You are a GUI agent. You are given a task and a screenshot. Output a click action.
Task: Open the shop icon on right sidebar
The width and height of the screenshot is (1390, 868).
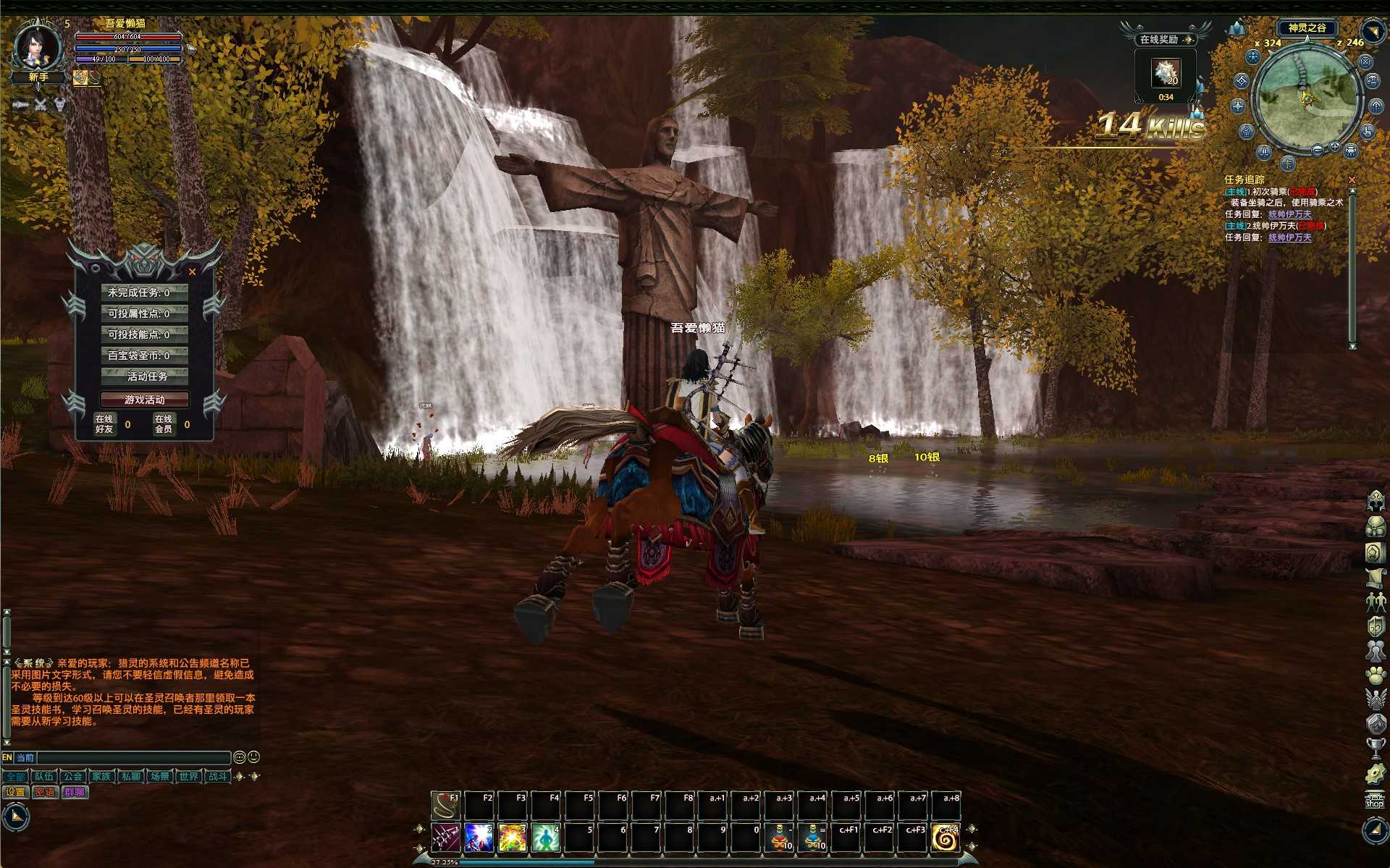pos(1374,801)
